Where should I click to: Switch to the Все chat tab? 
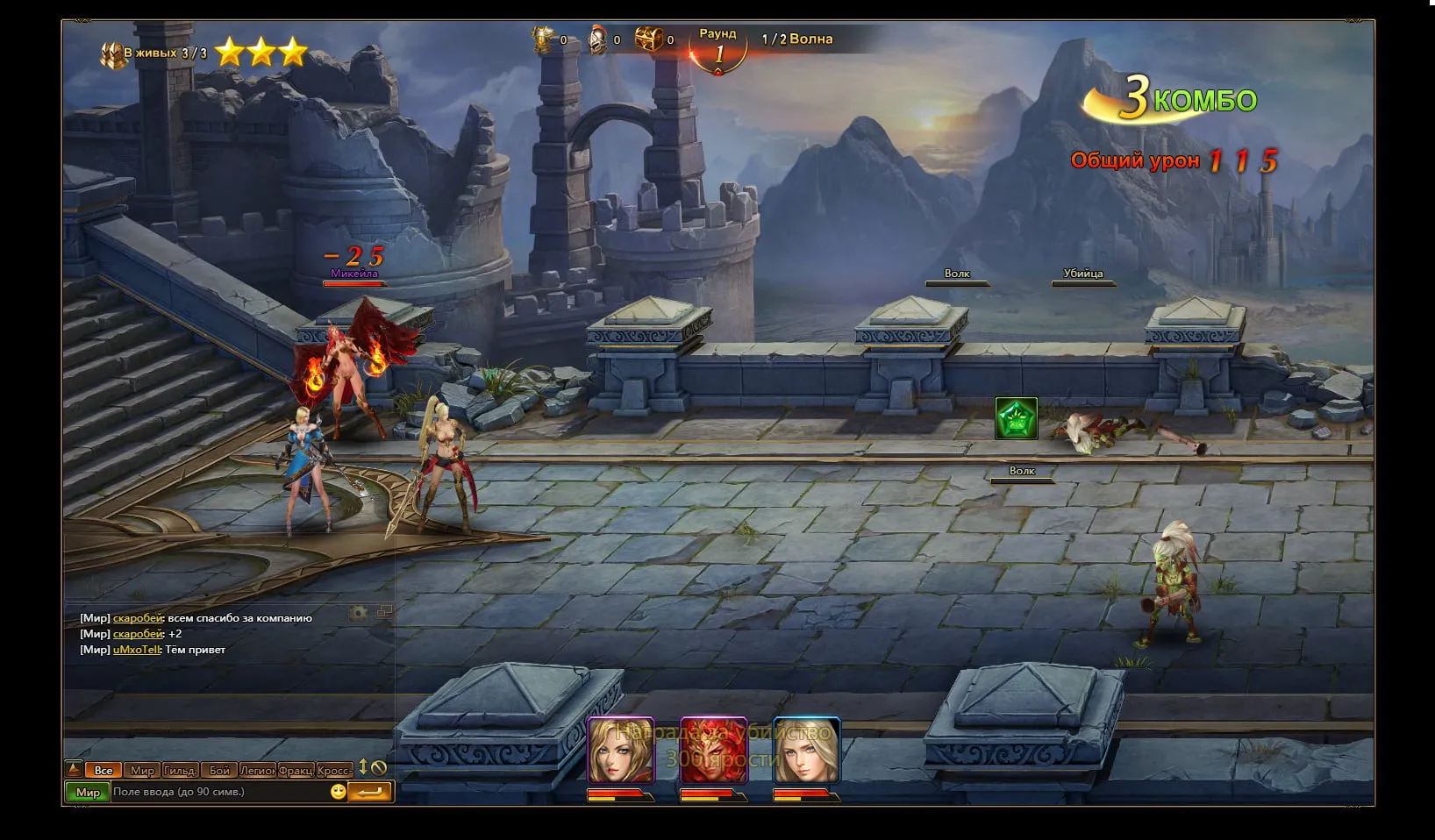[x=104, y=770]
